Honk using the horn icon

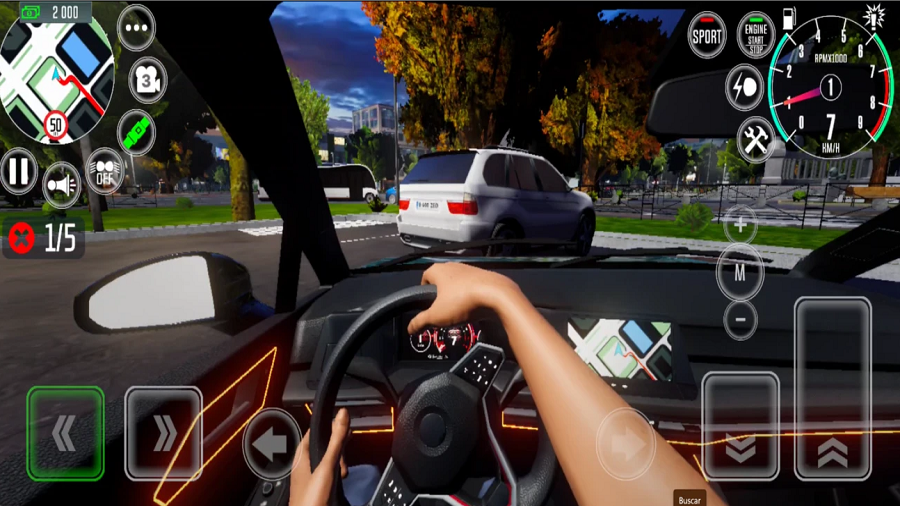61,184
